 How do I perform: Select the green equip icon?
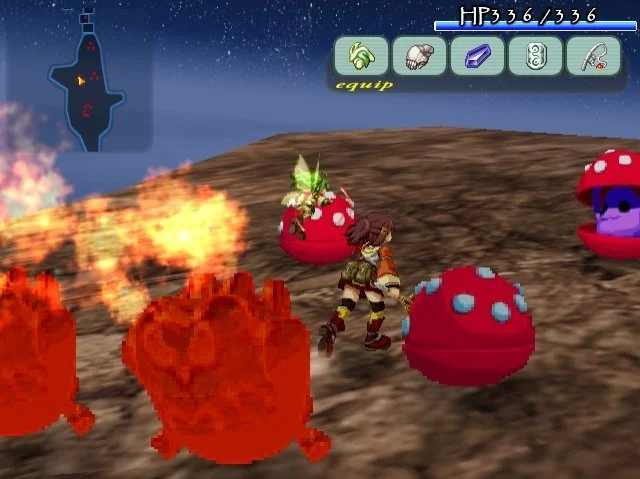[361, 57]
